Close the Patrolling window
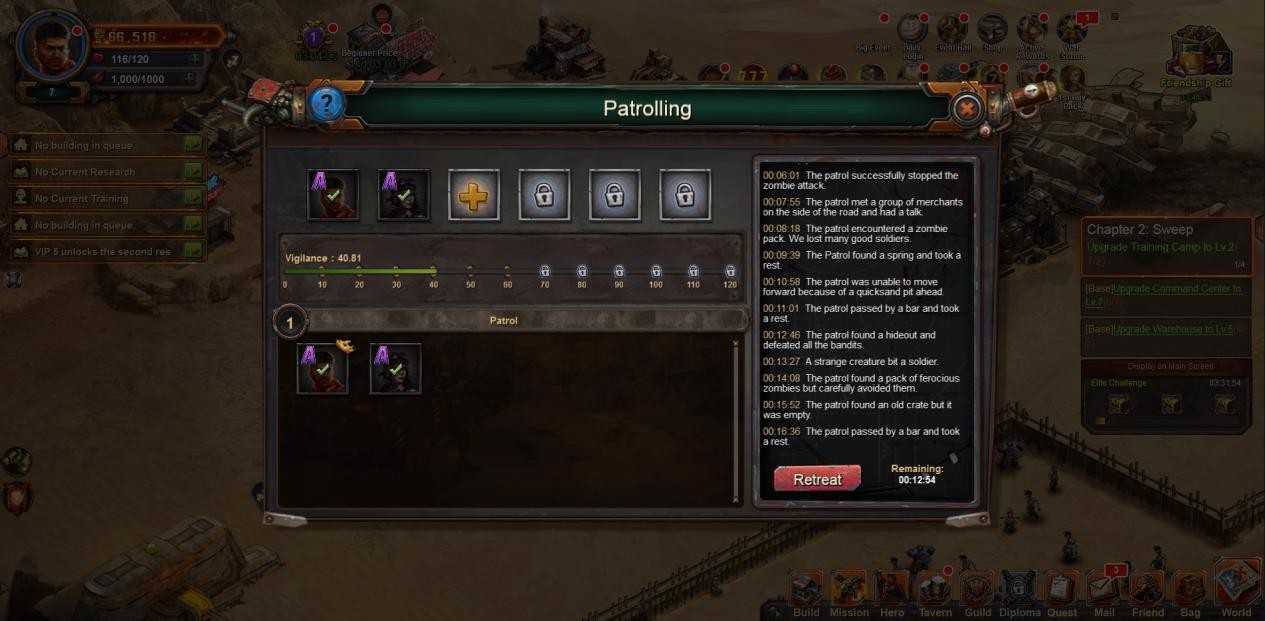 [966, 108]
